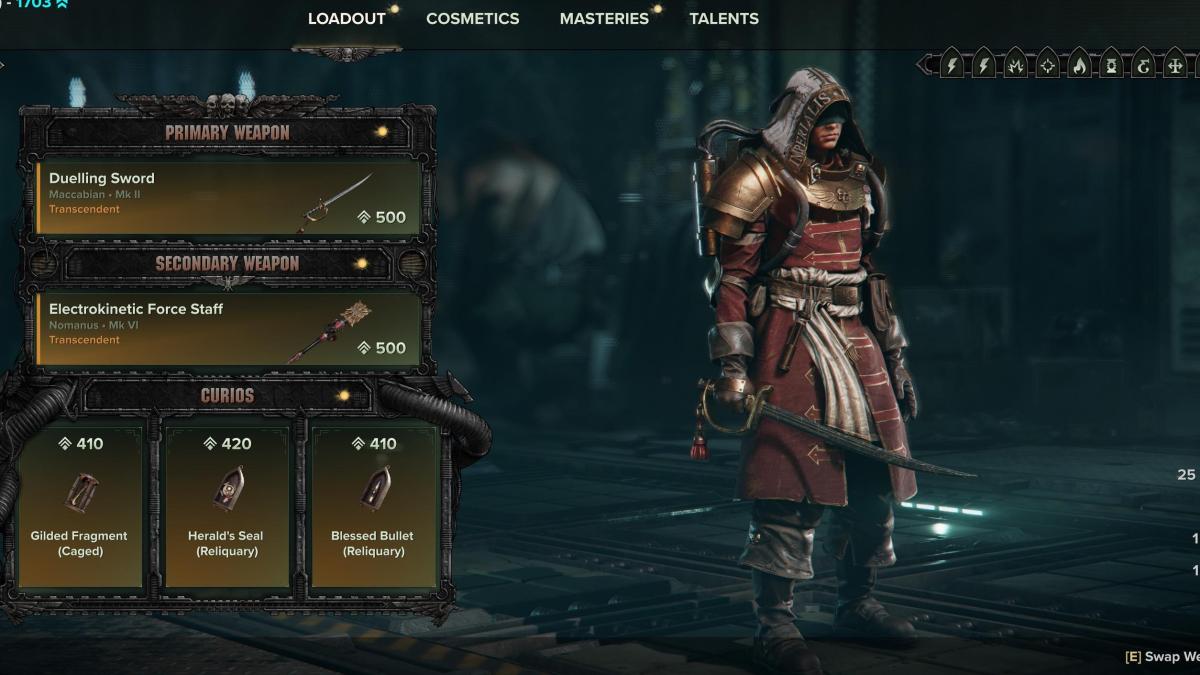Open the Gilded Fragment curio slot
The width and height of the screenshot is (1200, 675).
[x=80, y=503]
